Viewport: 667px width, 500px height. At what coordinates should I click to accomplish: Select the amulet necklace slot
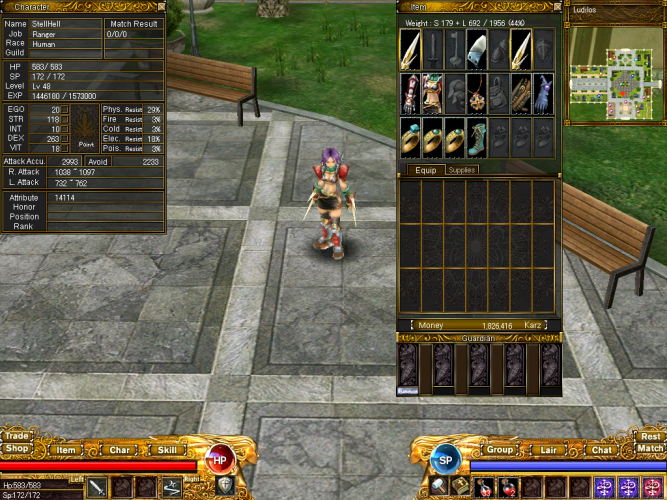coord(477,93)
